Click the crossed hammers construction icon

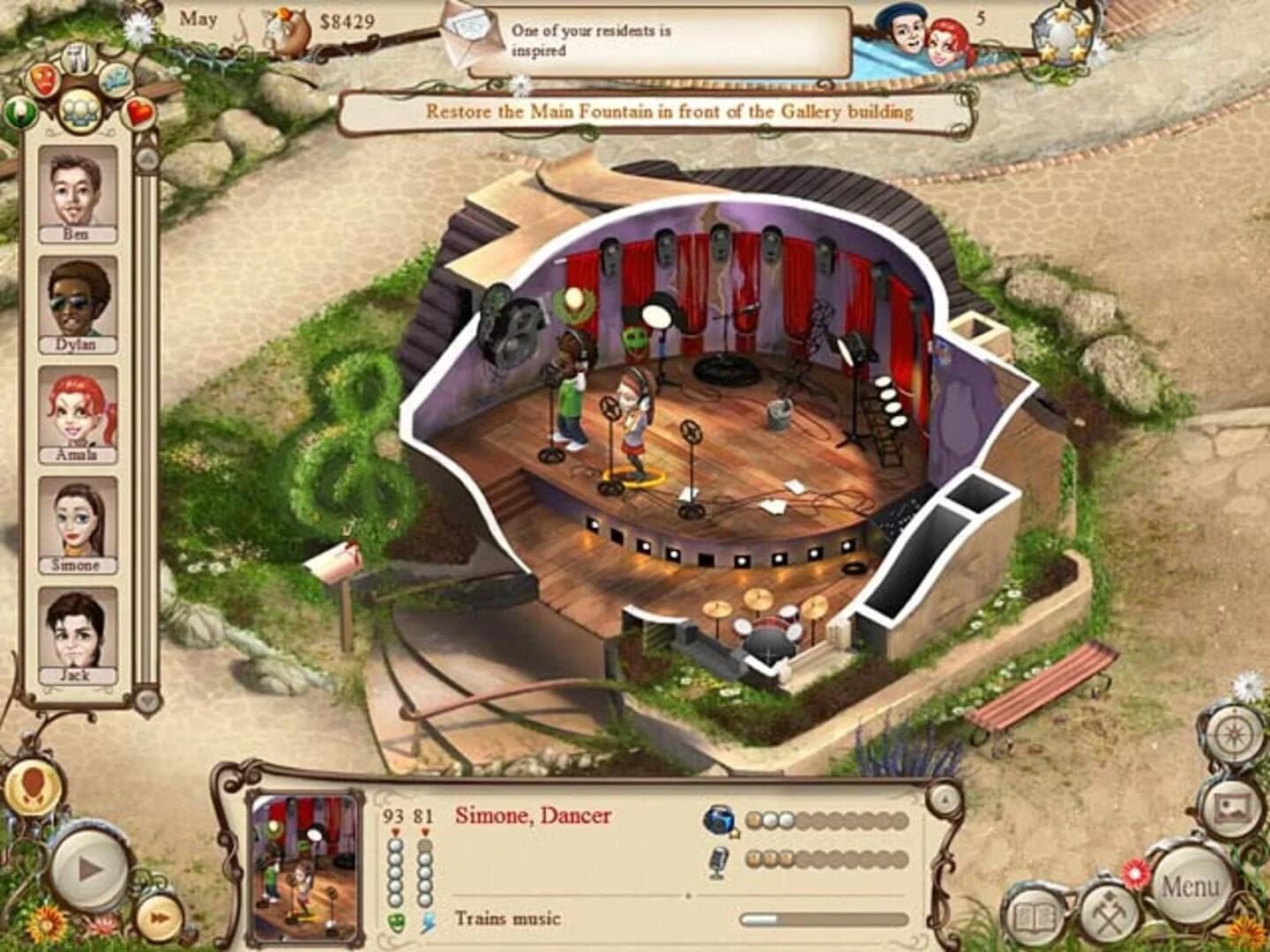coord(1110,913)
